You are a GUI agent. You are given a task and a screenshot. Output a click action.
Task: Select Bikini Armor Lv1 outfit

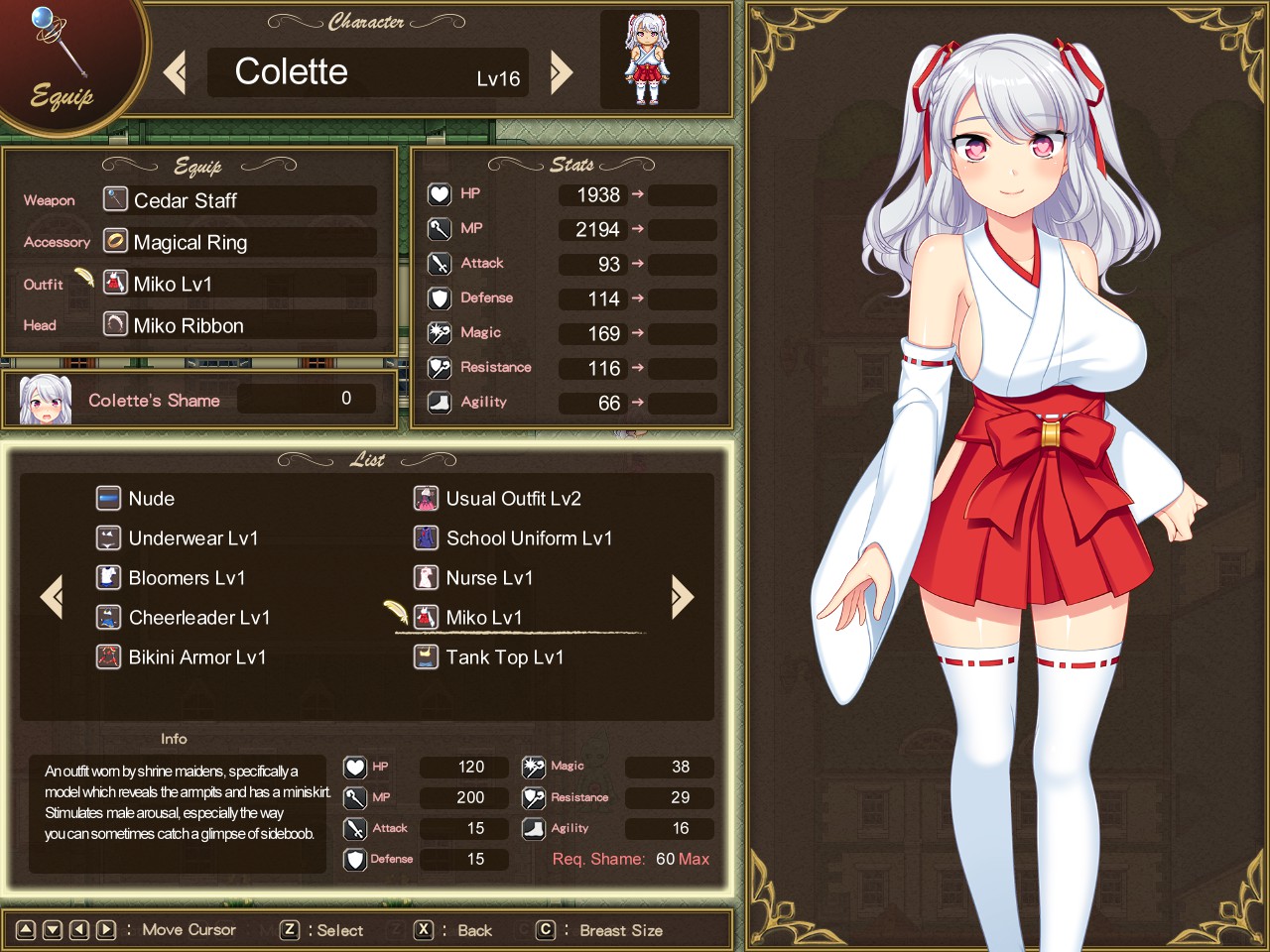click(x=196, y=657)
